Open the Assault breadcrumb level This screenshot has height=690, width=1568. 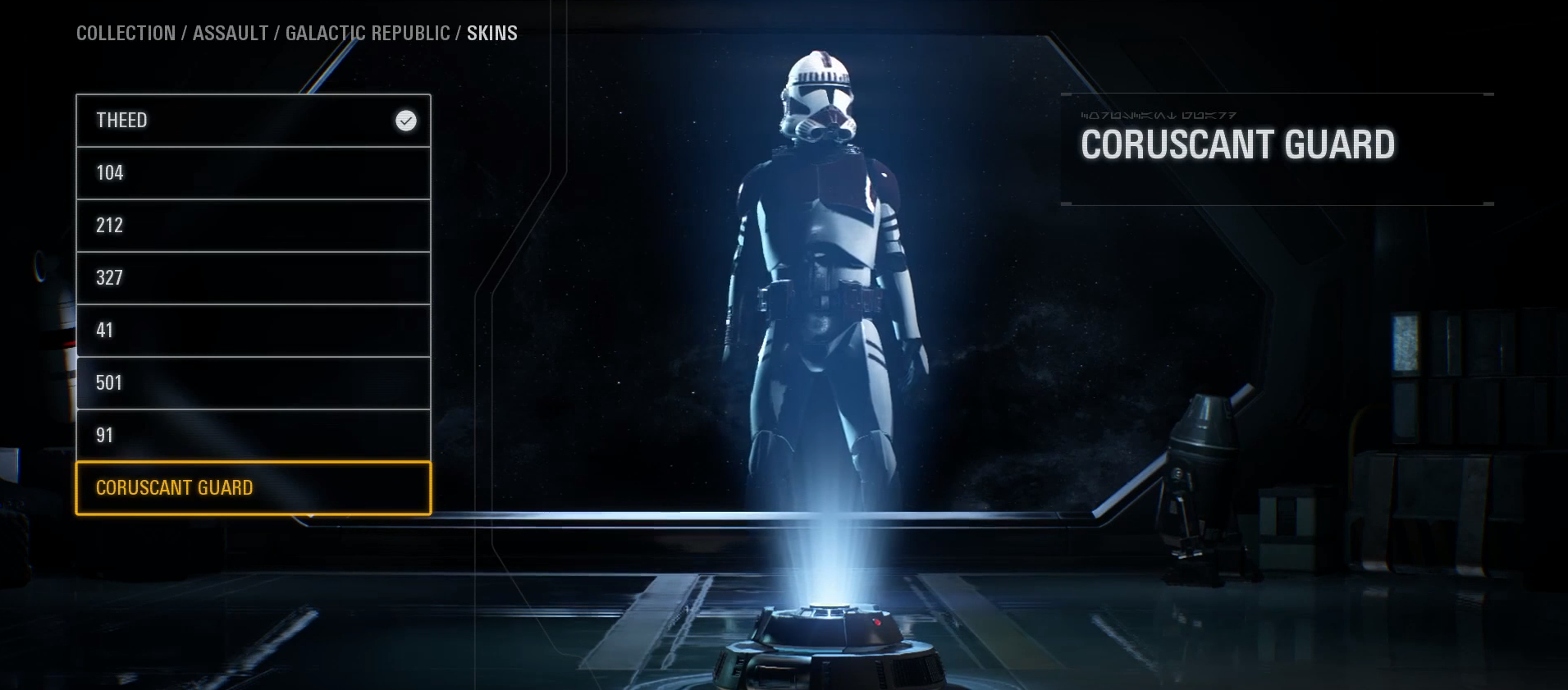point(231,34)
